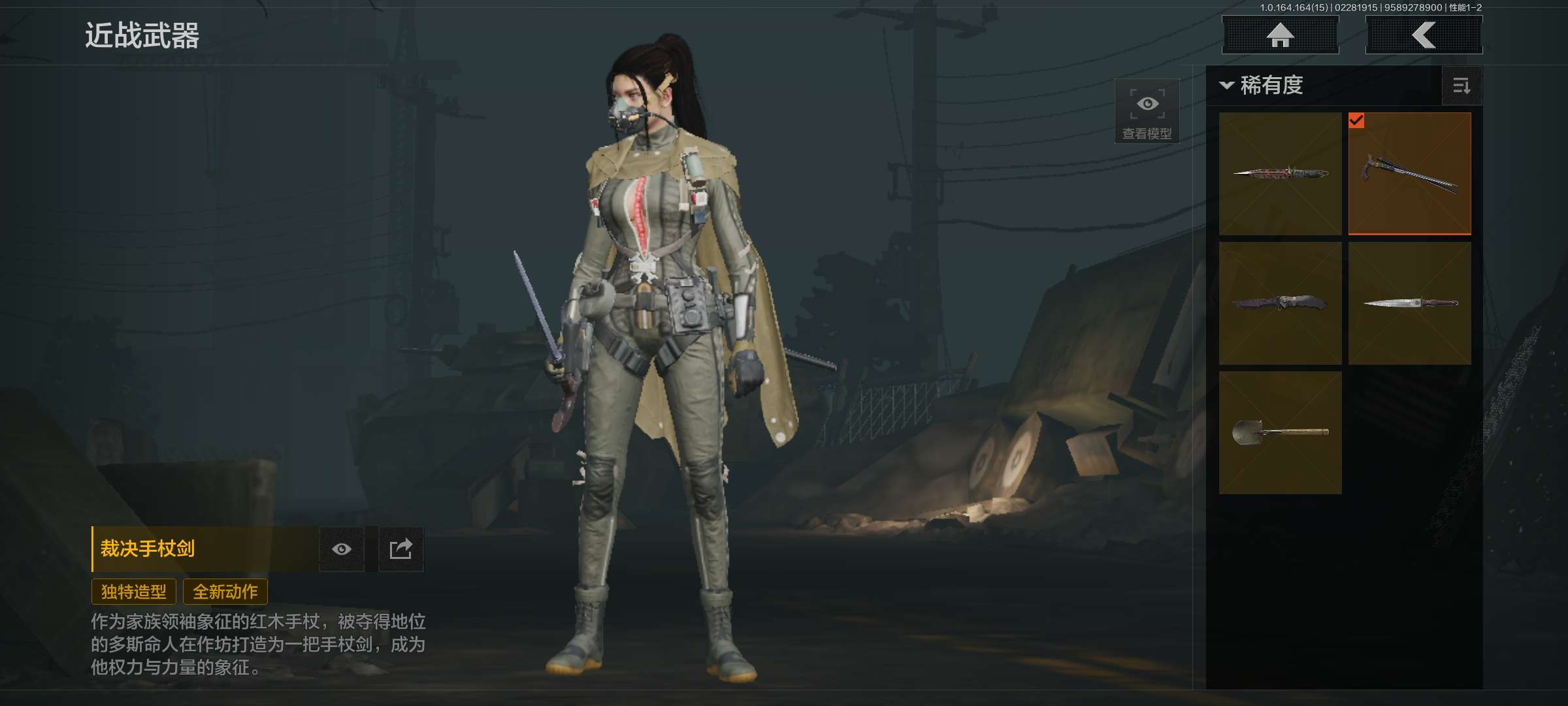
Task: Click the 查看模型 view model button
Action: (1147, 112)
